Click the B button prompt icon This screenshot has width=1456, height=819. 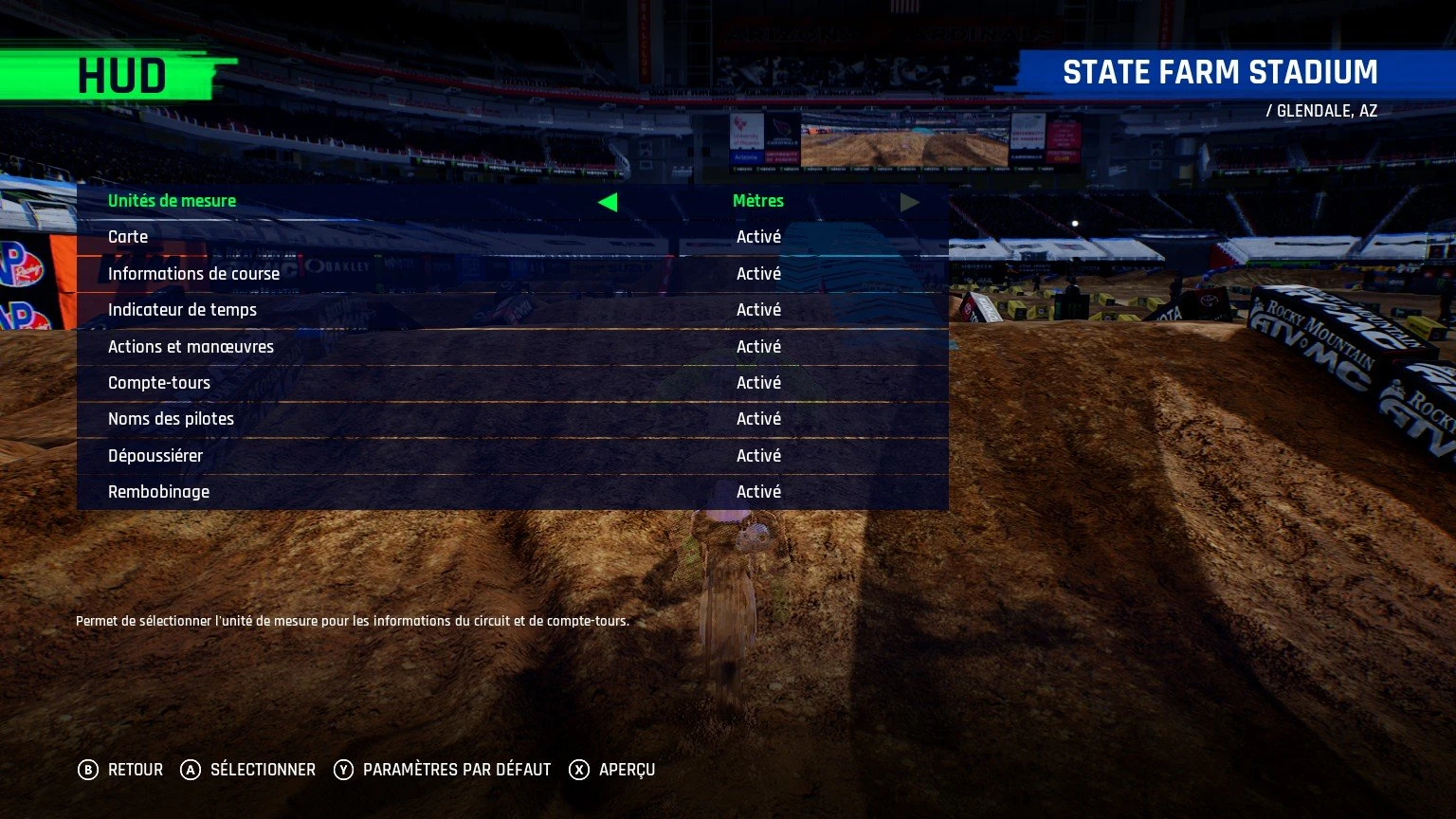point(88,770)
